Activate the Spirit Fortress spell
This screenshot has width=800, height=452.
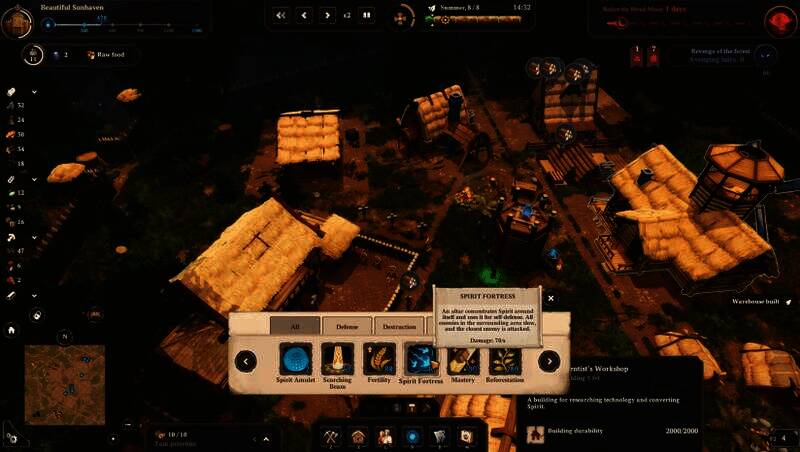tap(421, 360)
